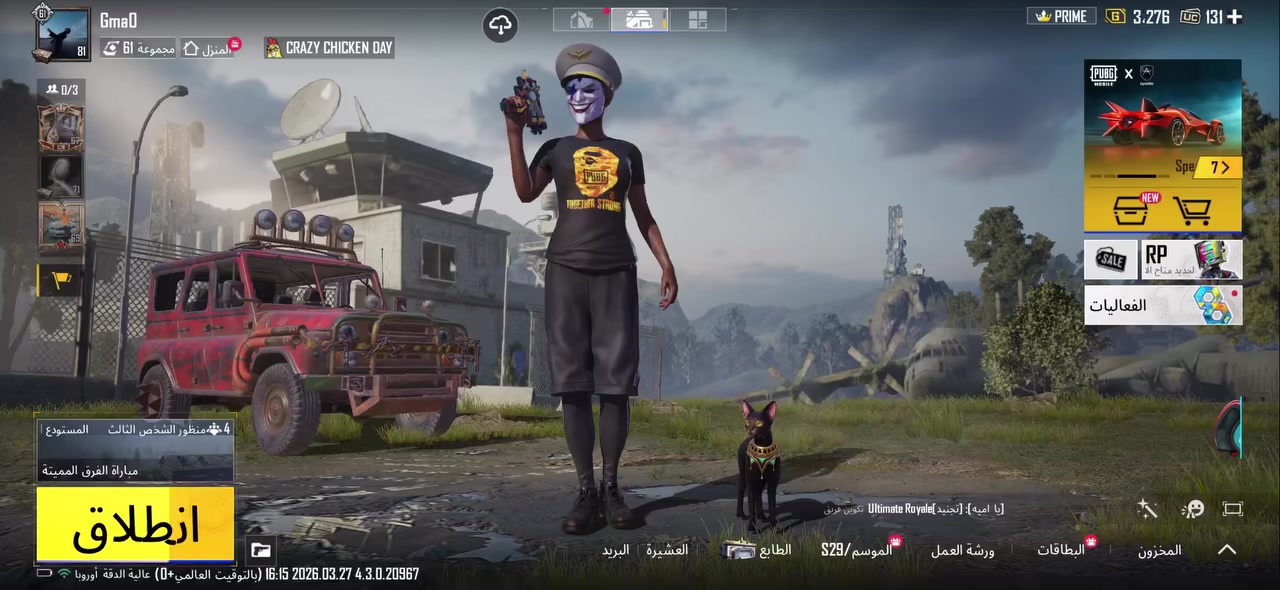Open the yellow flag icon in sidebar
1280x590 pixels.
pyautogui.click(x=60, y=281)
